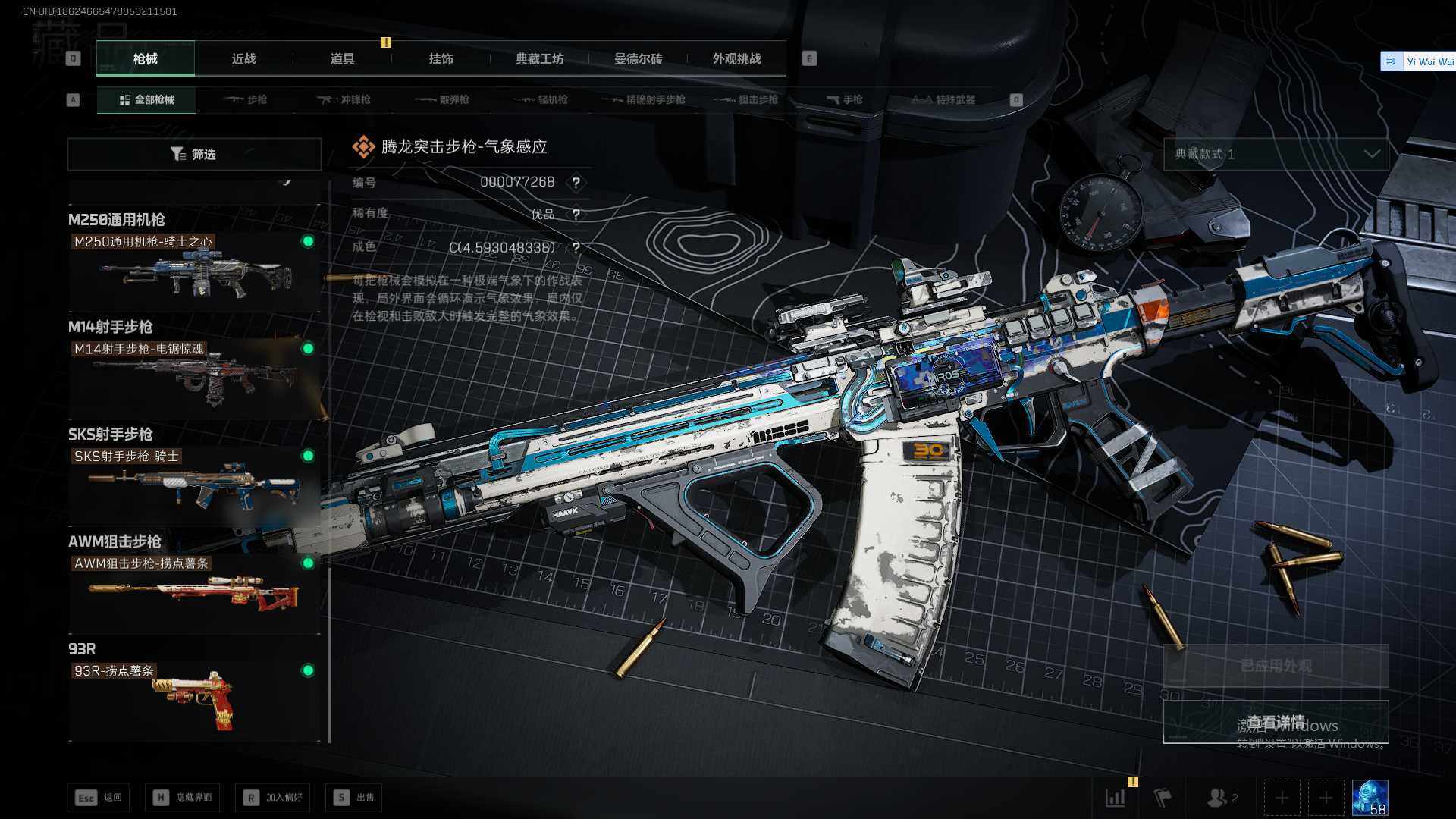
Task: Click the 返回 back button
Action: point(99,798)
